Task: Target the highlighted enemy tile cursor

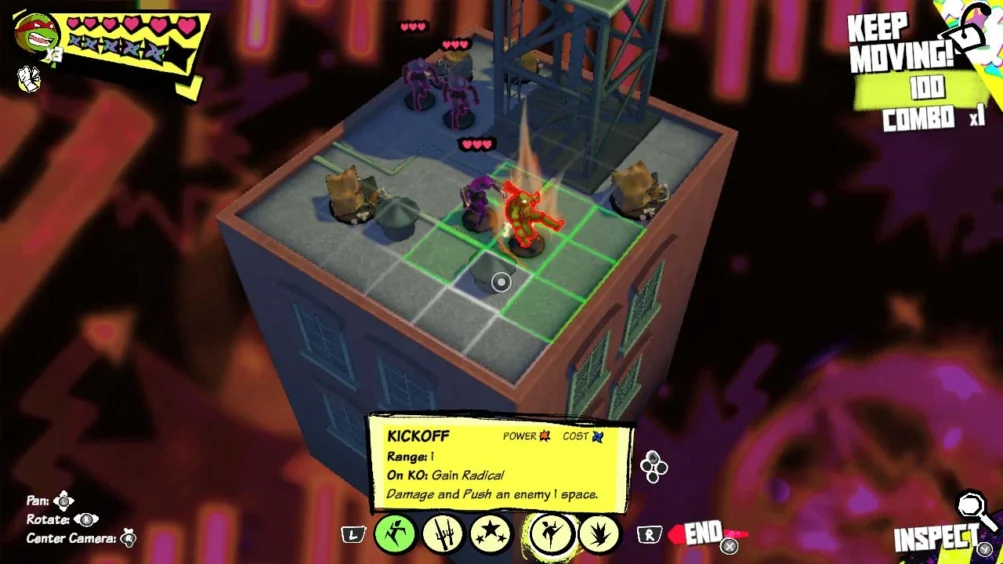Action: coord(501,282)
